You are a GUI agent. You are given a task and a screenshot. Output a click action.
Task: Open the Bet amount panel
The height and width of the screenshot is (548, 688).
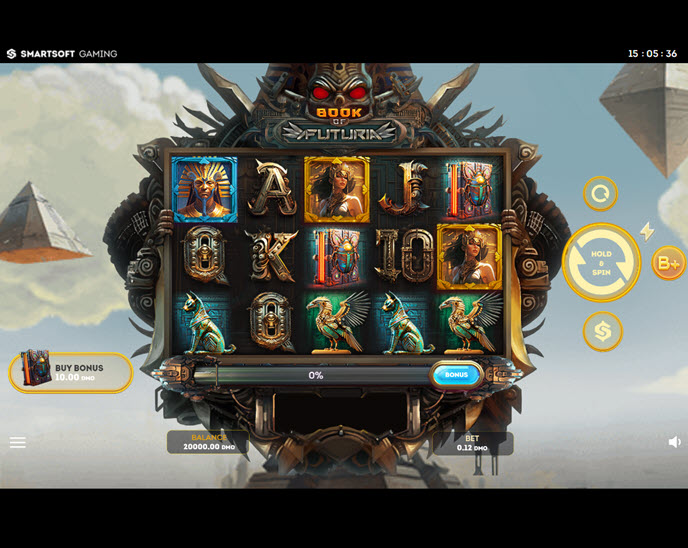472,443
